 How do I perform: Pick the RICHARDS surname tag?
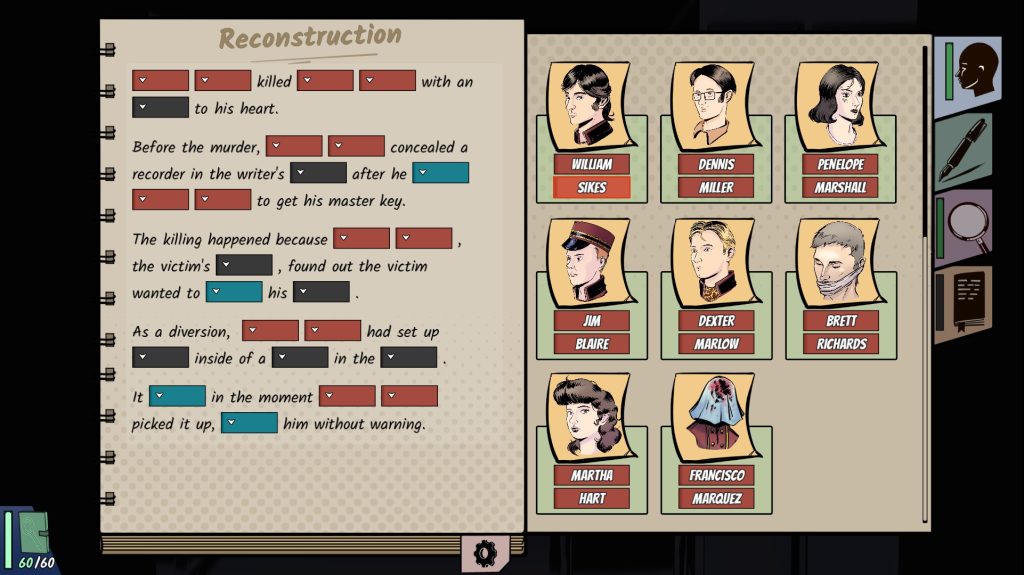pyautogui.click(x=840, y=344)
